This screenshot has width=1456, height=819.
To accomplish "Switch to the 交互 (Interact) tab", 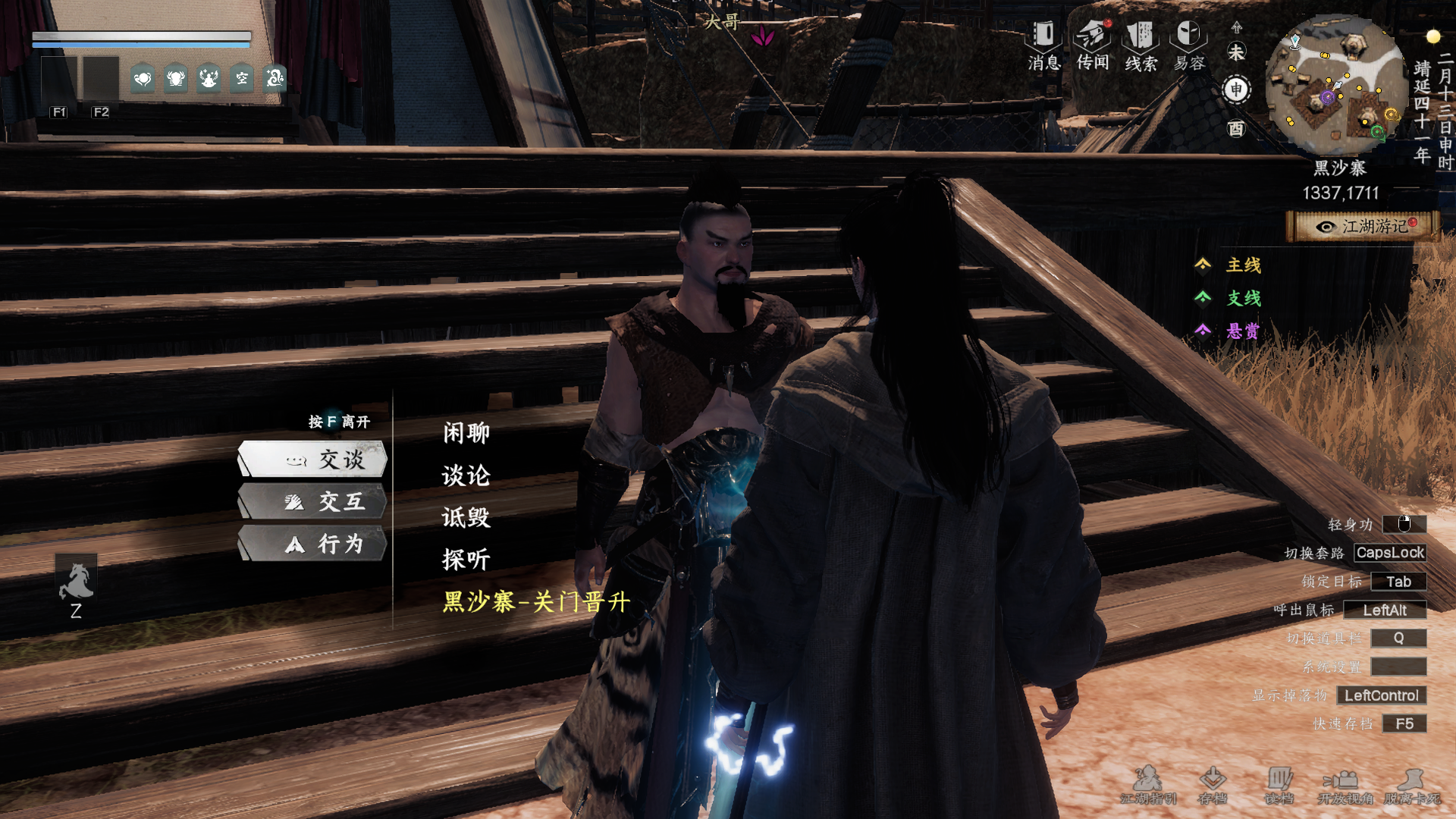I will coord(313,502).
